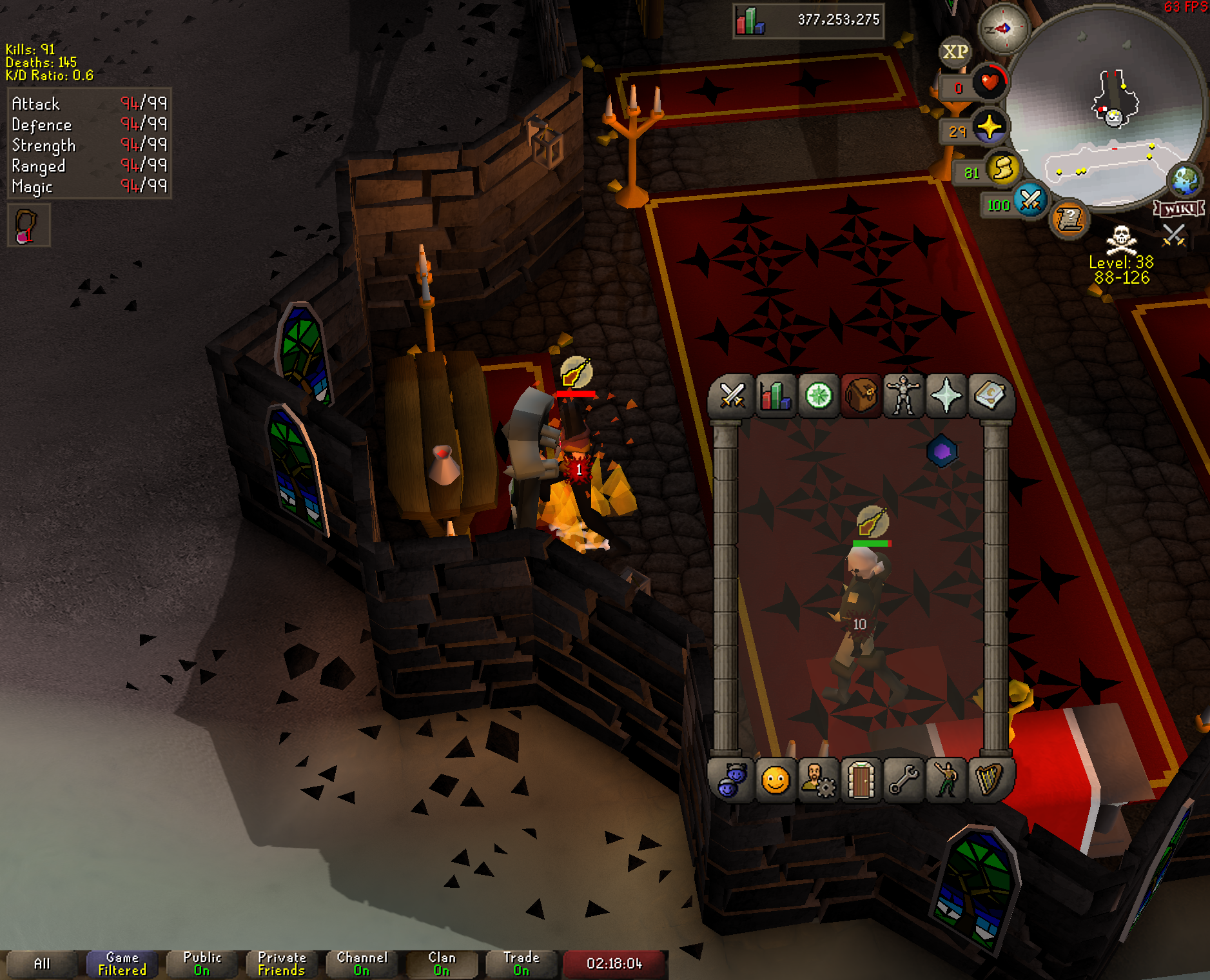
Task: Activate the special attack orb
Action: point(1030,201)
